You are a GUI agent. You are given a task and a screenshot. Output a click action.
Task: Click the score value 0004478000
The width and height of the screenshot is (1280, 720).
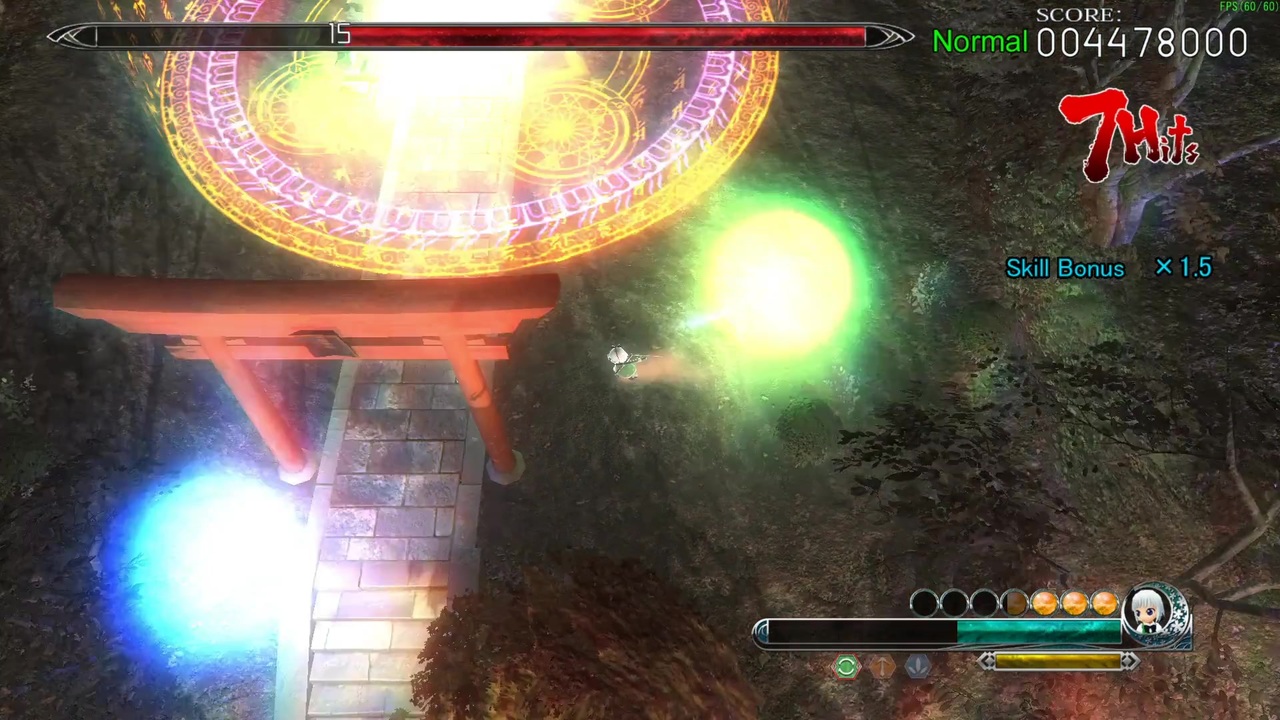[1142, 42]
